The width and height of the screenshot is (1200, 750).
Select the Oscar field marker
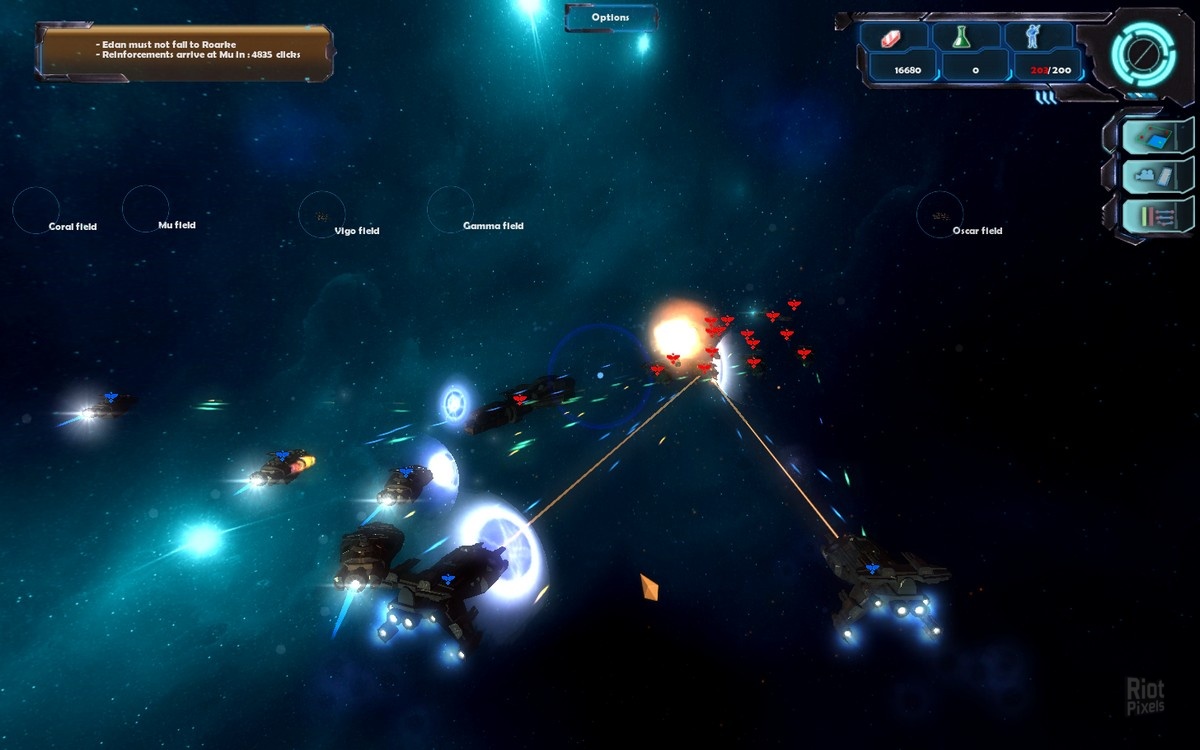click(940, 214)
